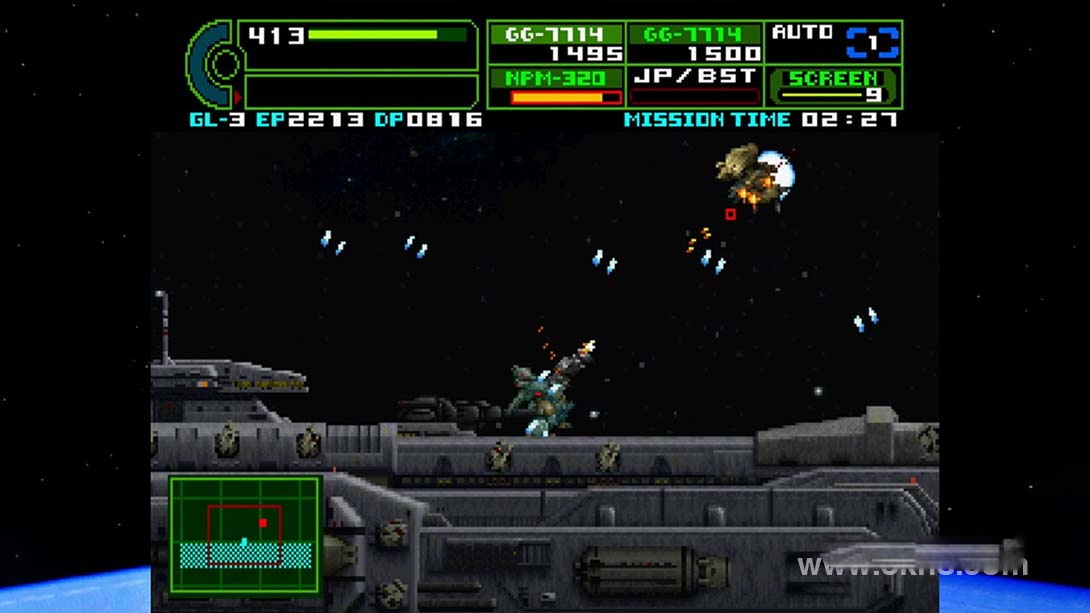The image size is (1090, 613).
Task: Select the GG-7714 weapon with 1500 ammo
Action: click(694, 44)
